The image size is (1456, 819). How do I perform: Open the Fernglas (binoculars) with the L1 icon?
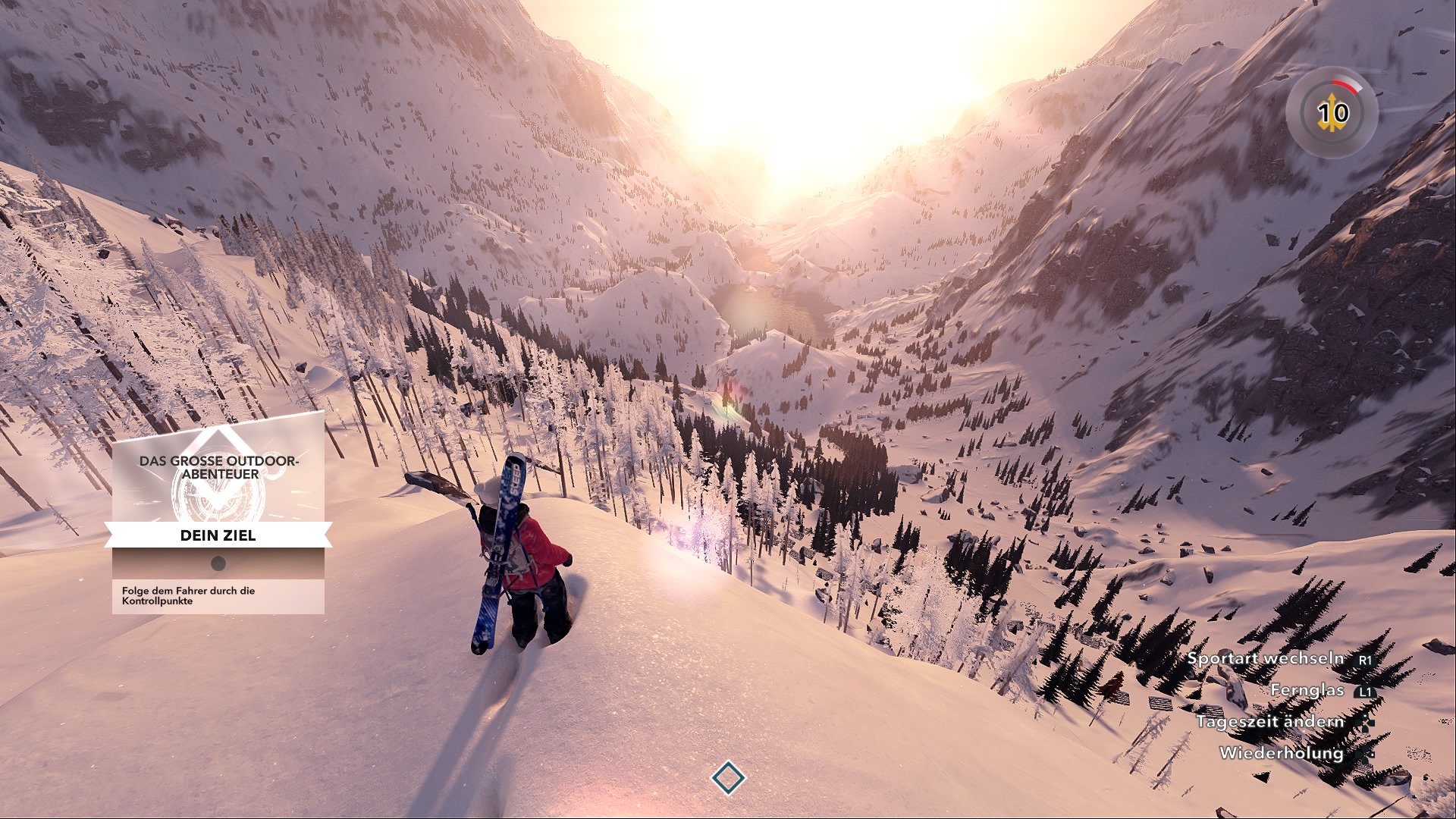click(1366, 692)
